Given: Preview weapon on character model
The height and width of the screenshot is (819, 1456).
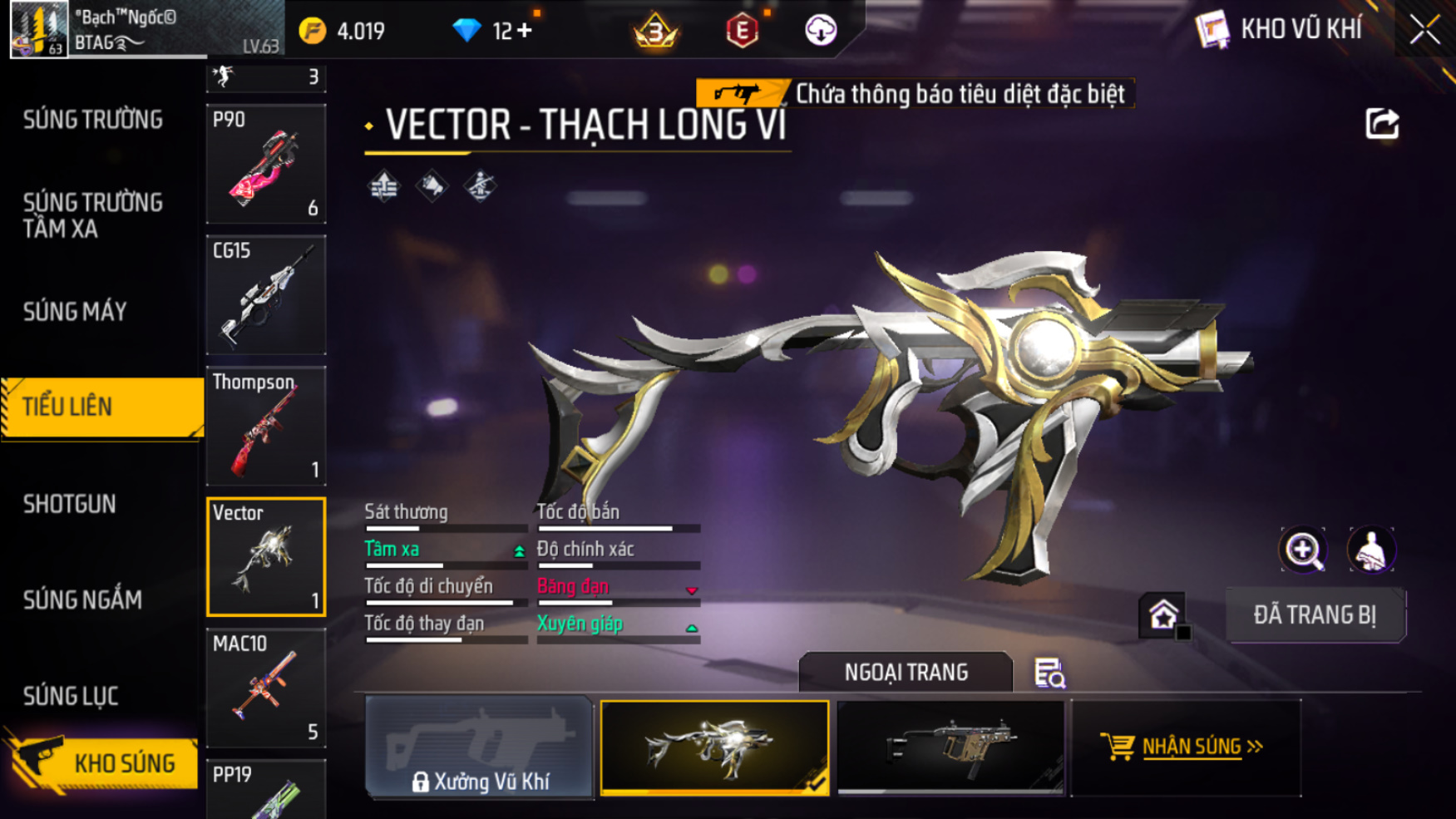Looking at the screenshot, I should (1371, 550).
